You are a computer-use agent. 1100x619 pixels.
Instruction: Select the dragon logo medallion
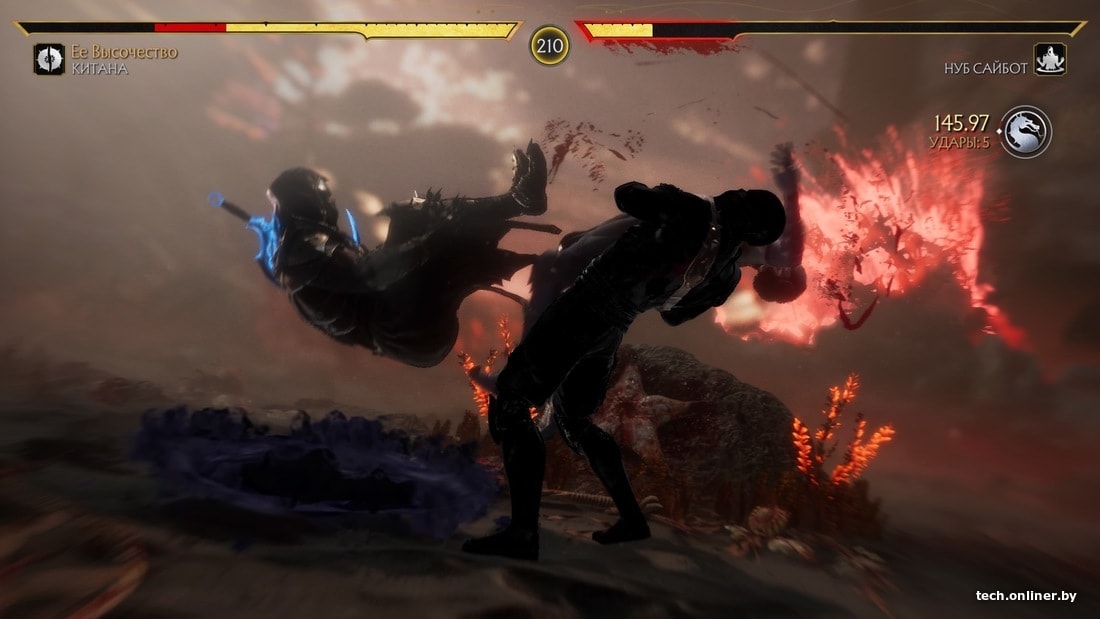(x=1026, y=131)
